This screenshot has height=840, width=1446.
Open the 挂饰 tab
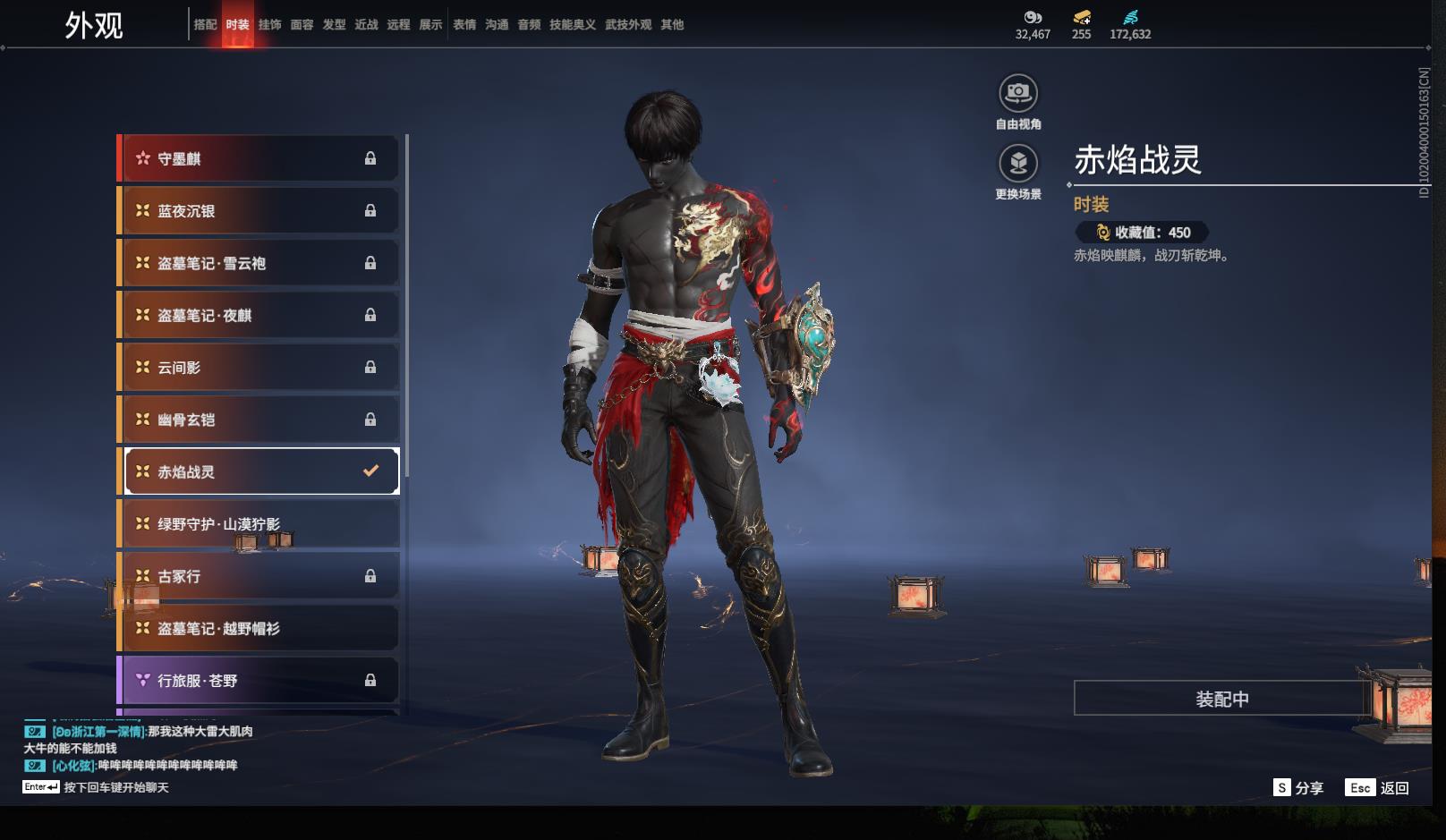[x=269, y=25]
